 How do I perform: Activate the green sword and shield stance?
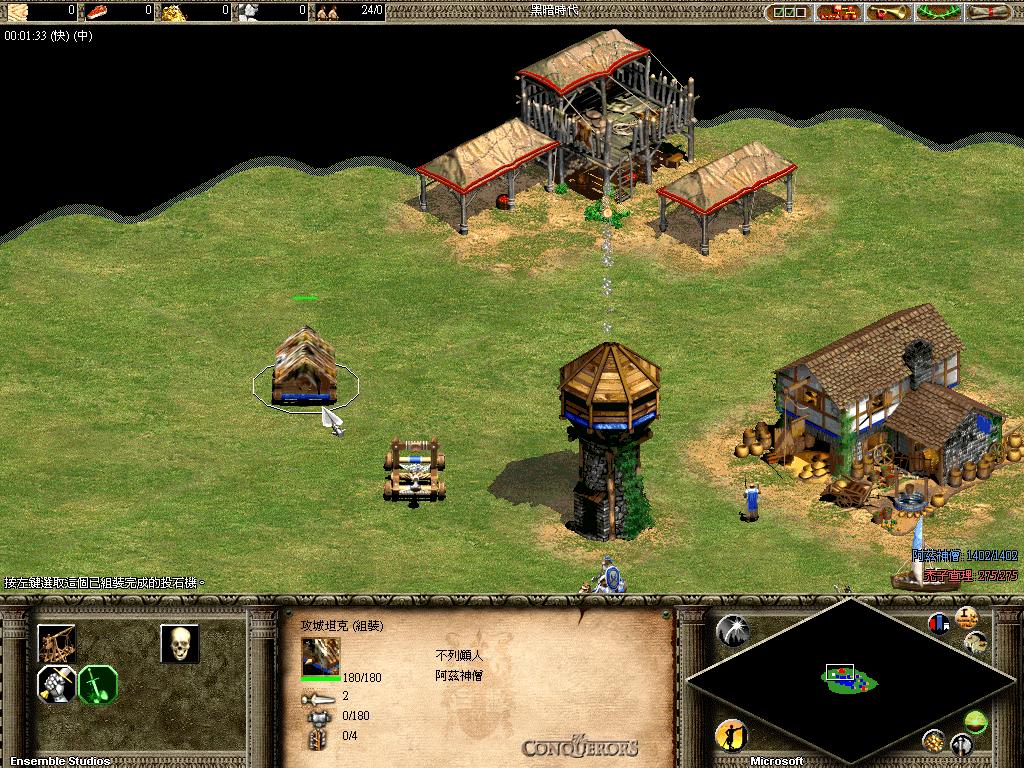pos(98,685)
